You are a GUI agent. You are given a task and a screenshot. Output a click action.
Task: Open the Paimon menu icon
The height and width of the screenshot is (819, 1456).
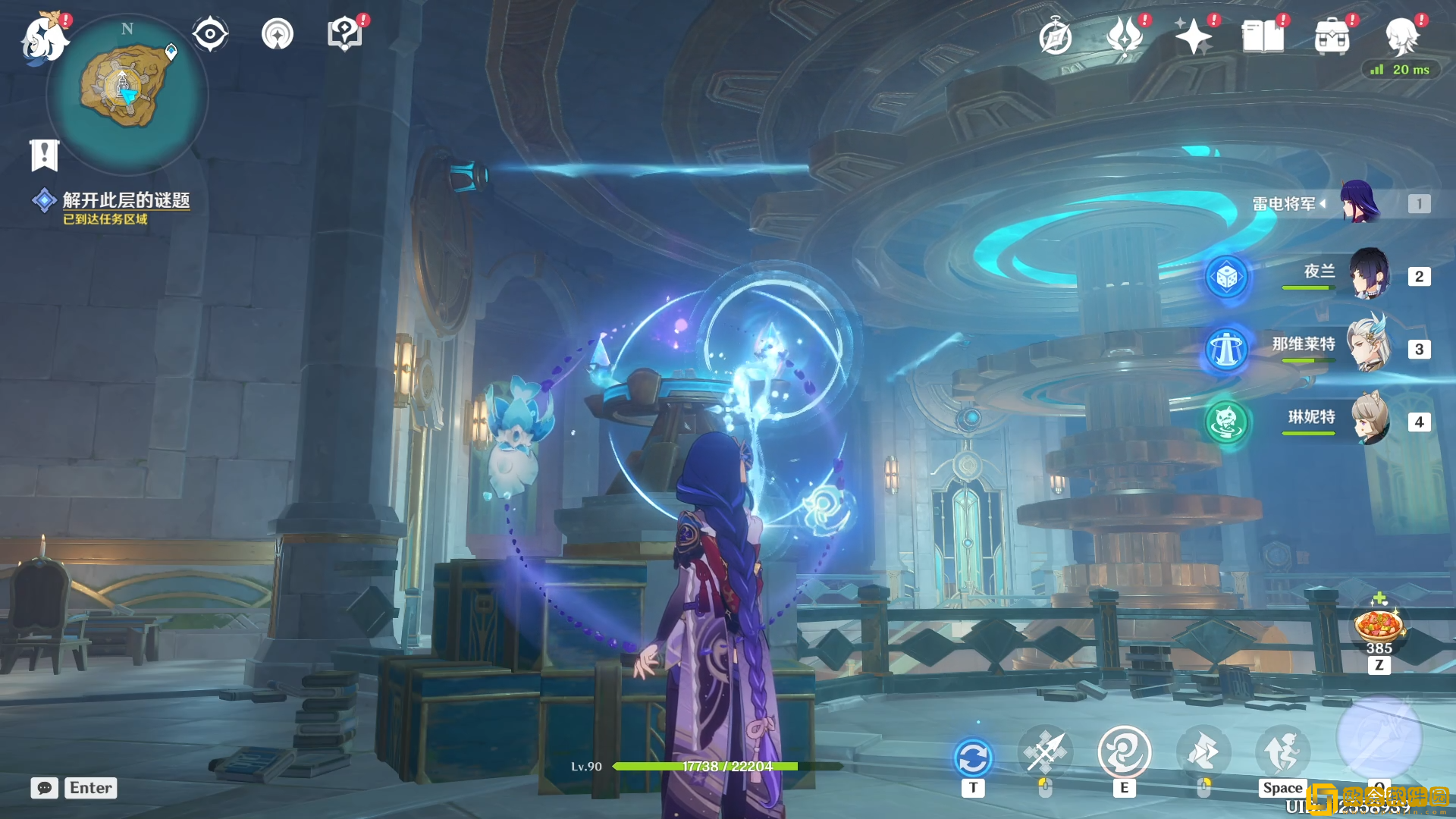(x=44, y=38)
